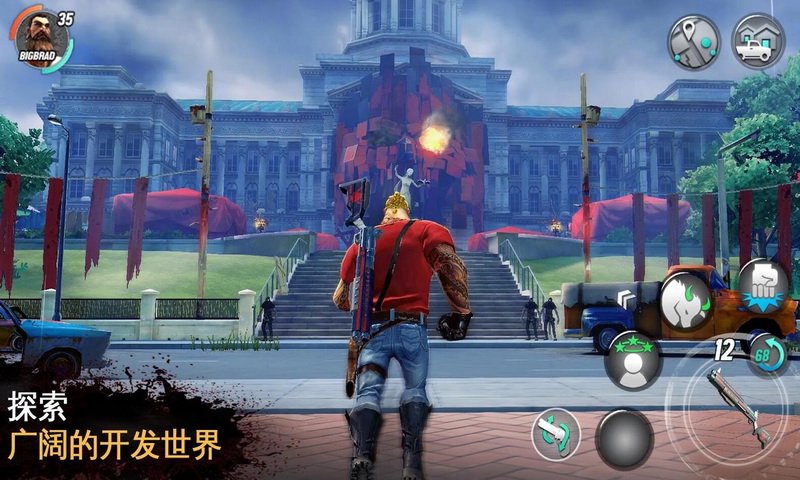
Task: Open the garage icon with houses and truck
Action: [757, 41]
